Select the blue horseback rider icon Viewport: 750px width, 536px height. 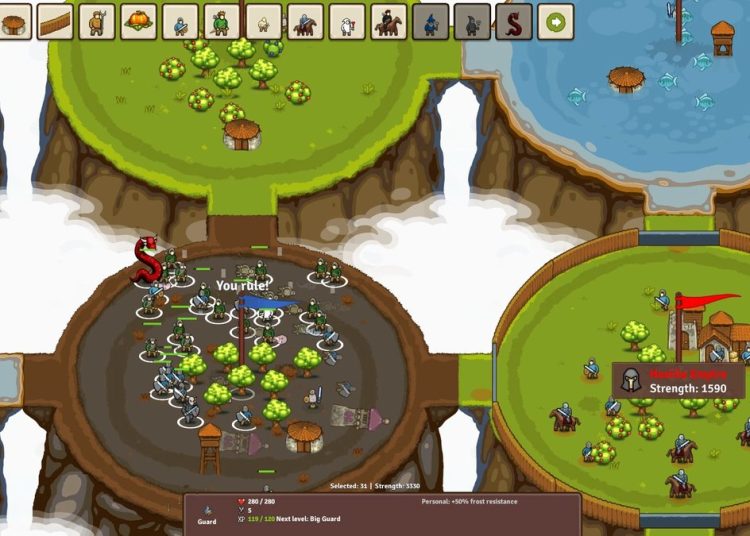(x=305, y=21)
